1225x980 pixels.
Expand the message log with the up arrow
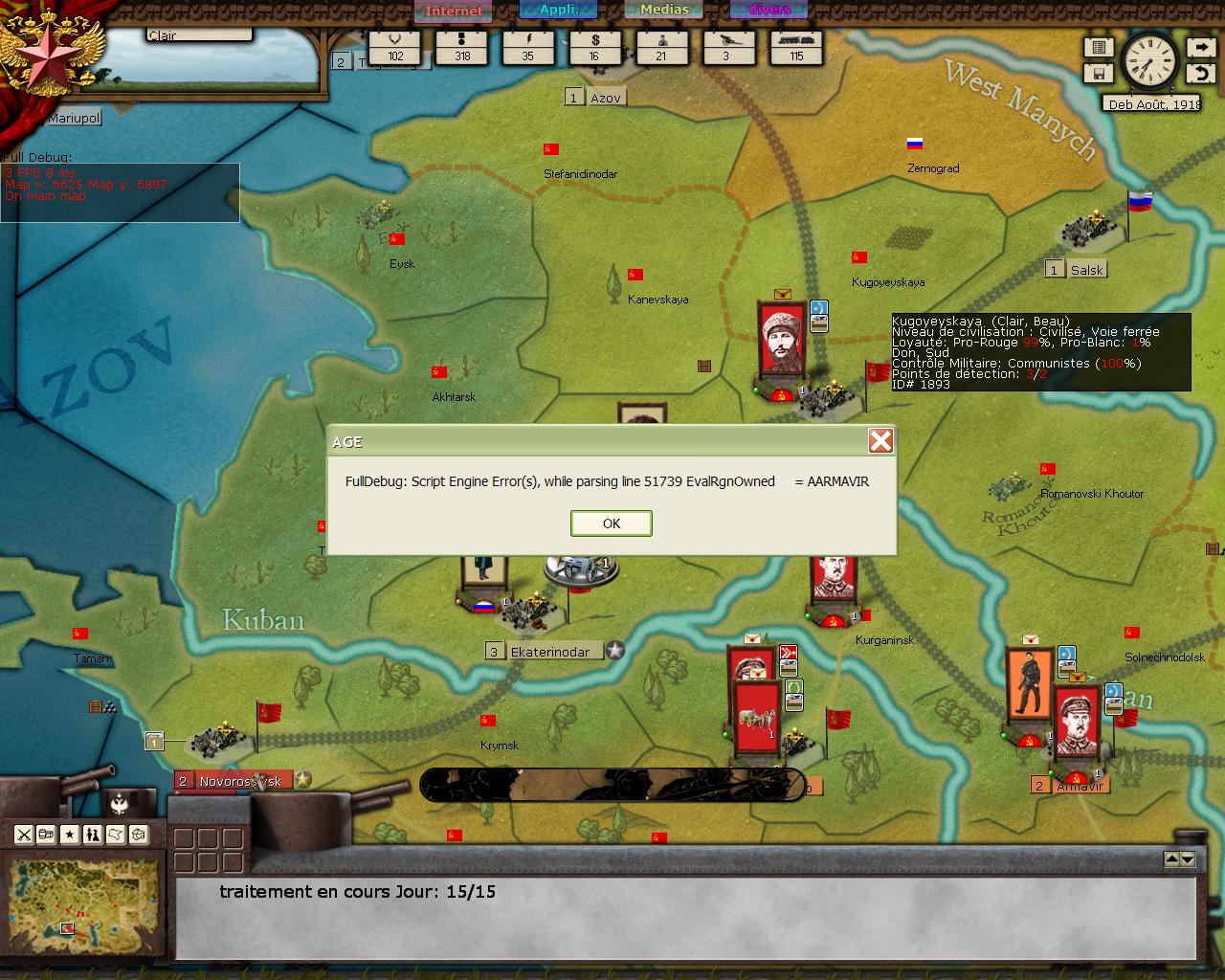(1171, 859)
